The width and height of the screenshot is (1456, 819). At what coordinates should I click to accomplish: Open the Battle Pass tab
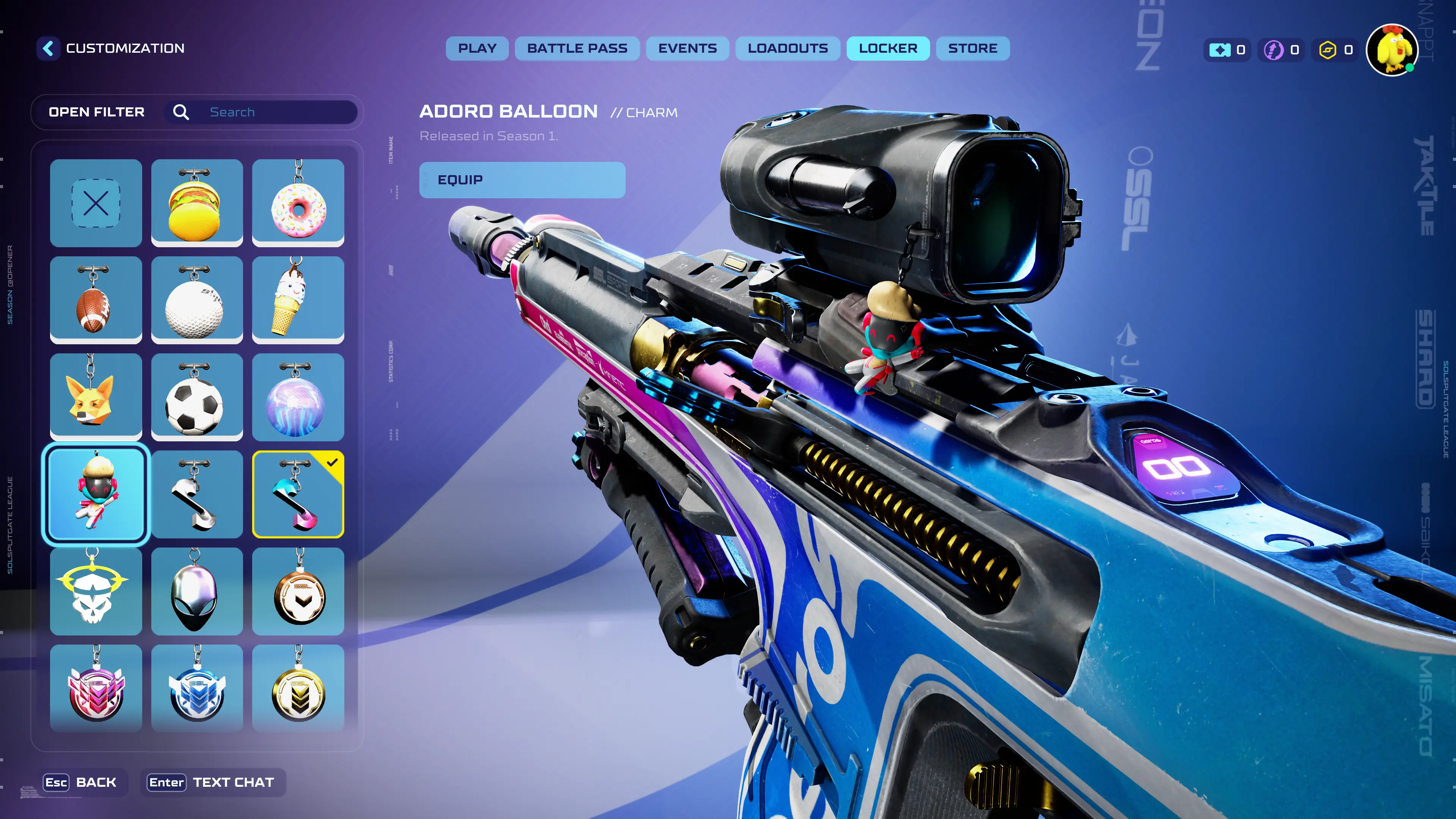pyautogui.click(x=577, y=49)
